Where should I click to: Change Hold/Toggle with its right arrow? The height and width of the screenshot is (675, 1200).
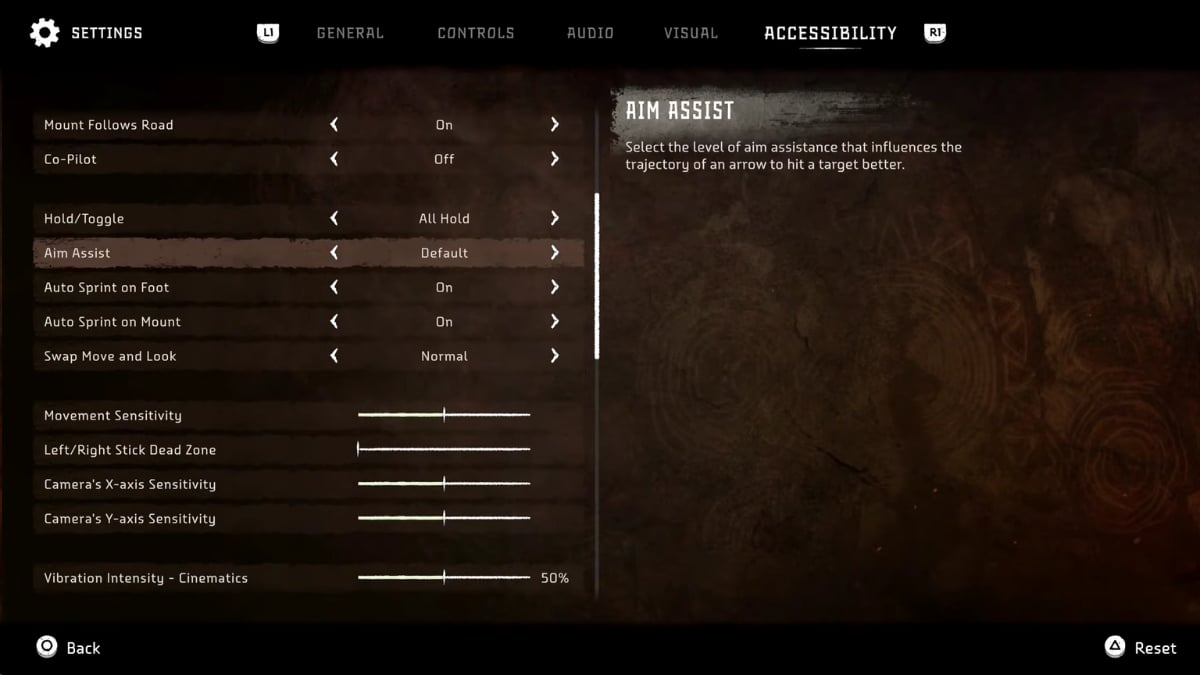pyautogui.click(x=554, y=218)
